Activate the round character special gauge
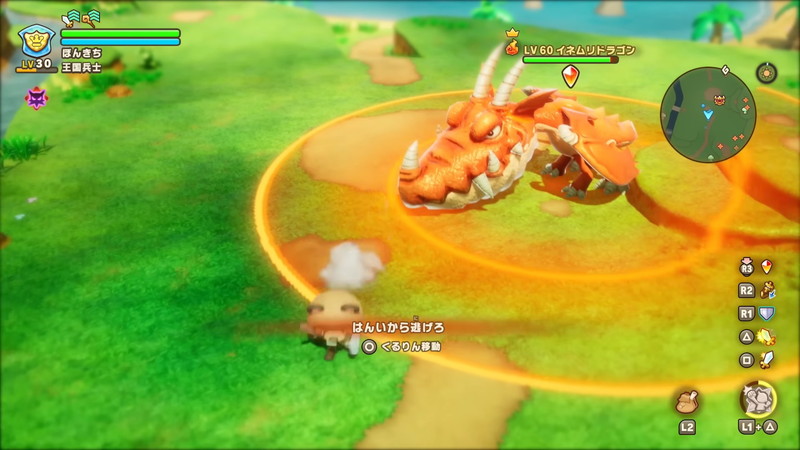This screenshot has height=450, width=800. [758, 399]
